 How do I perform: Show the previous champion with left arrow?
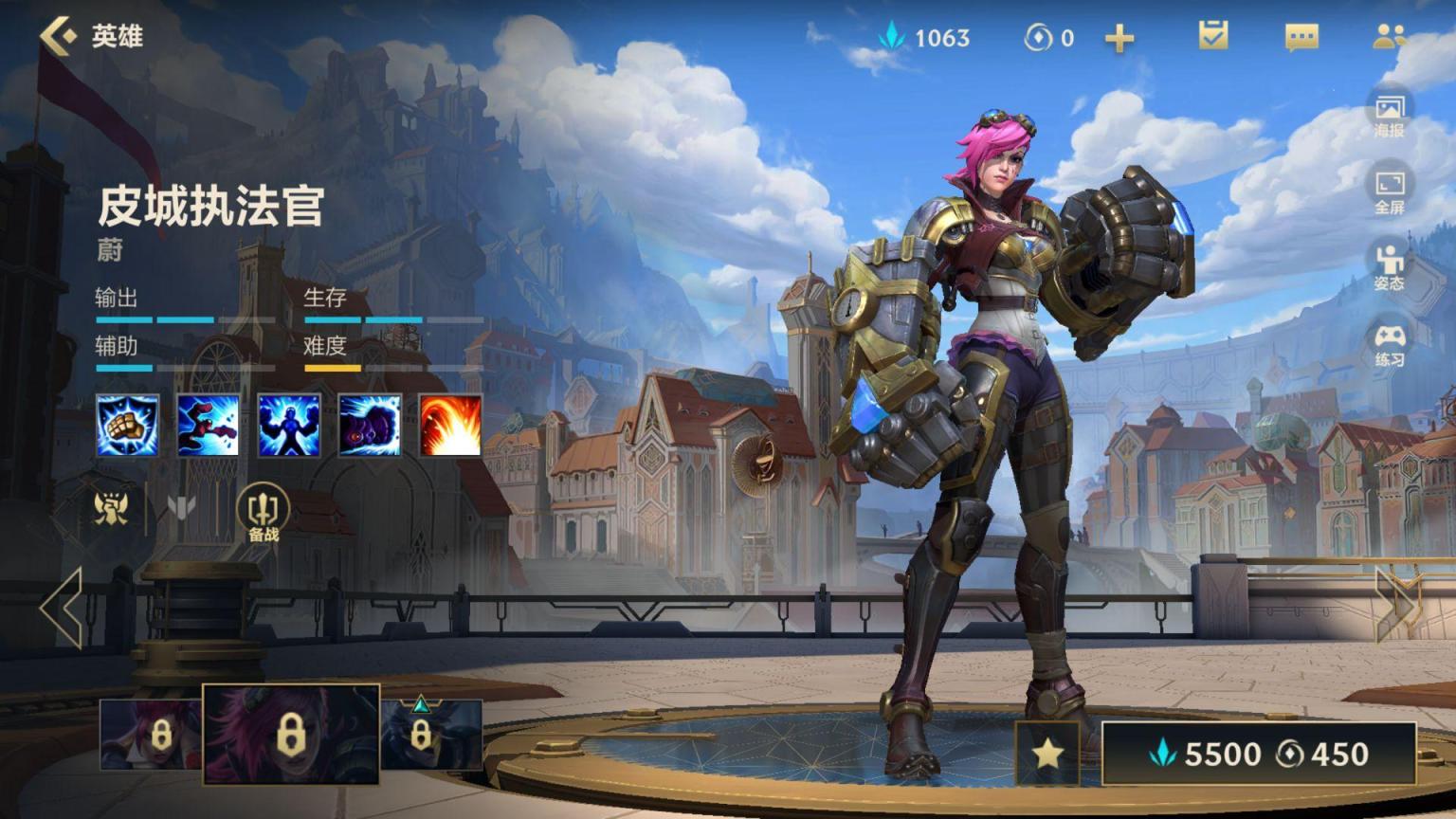(63, 608)
